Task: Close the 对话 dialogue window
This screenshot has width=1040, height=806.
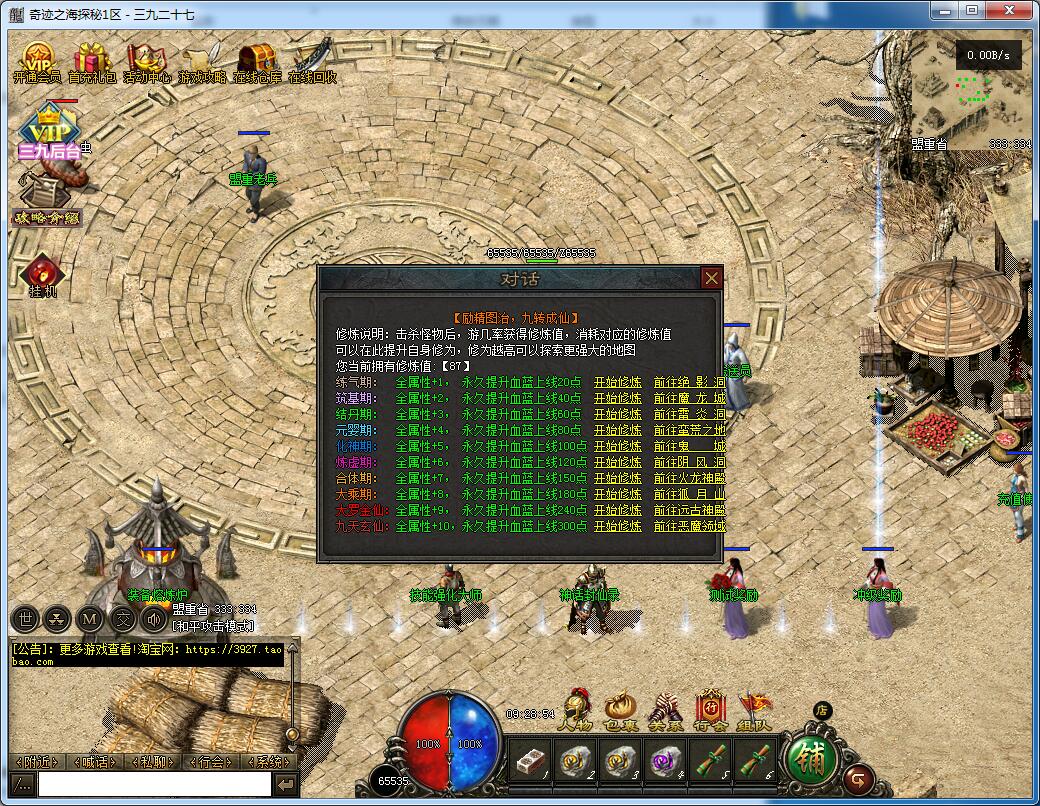Action: point(711,278)
